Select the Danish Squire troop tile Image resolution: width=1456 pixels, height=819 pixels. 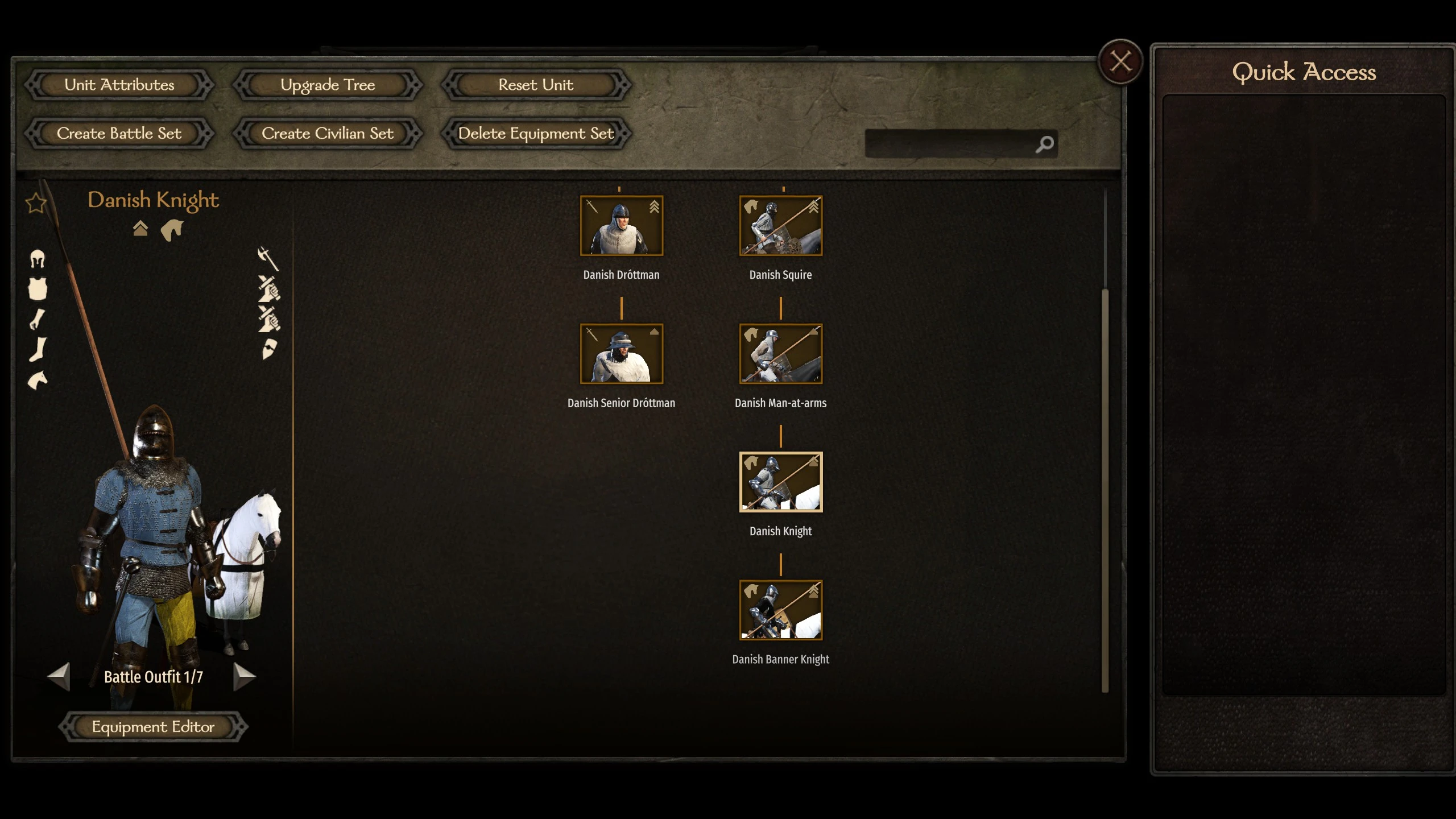780,226
